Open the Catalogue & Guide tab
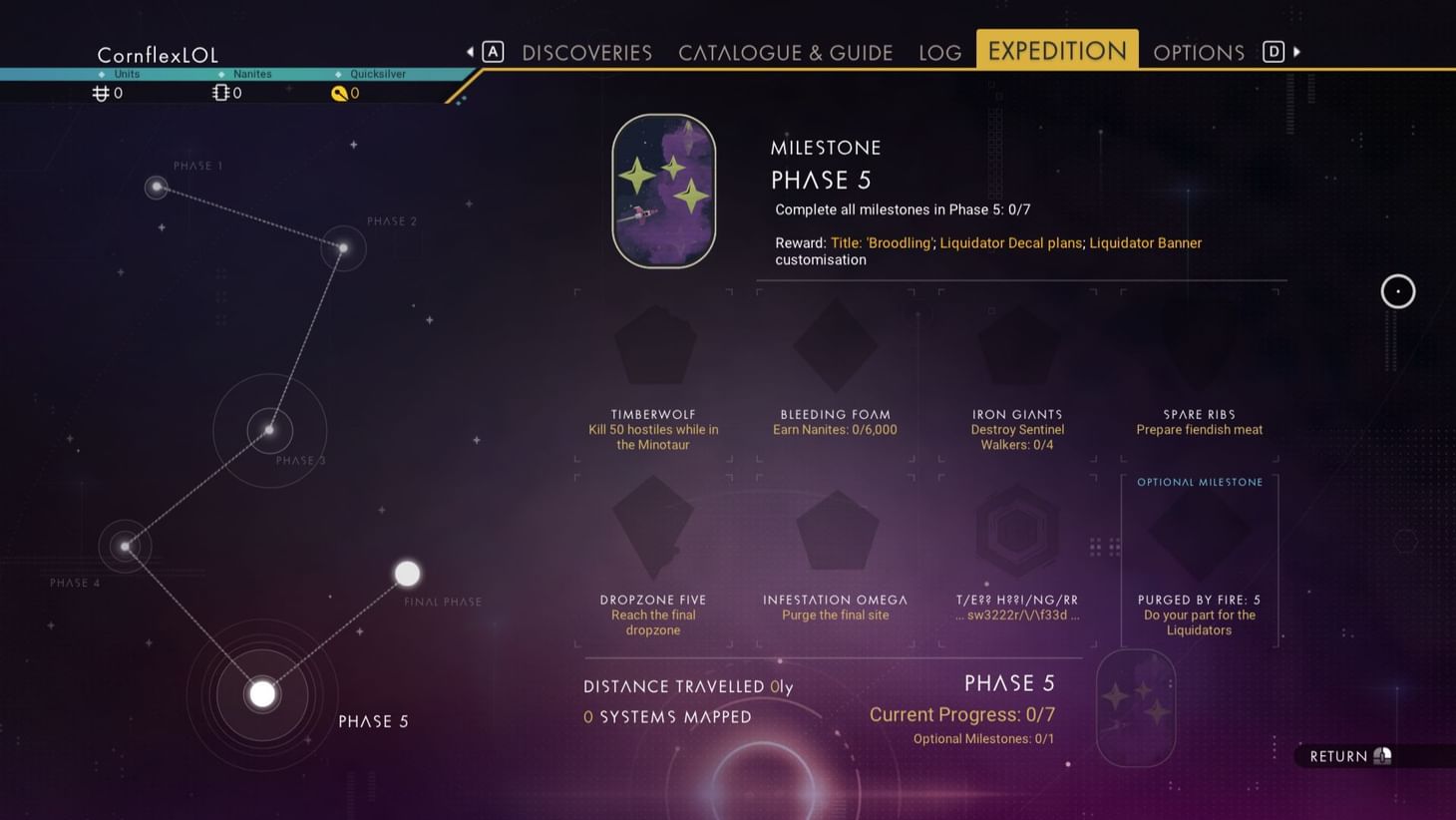 [x=785, y=52]
